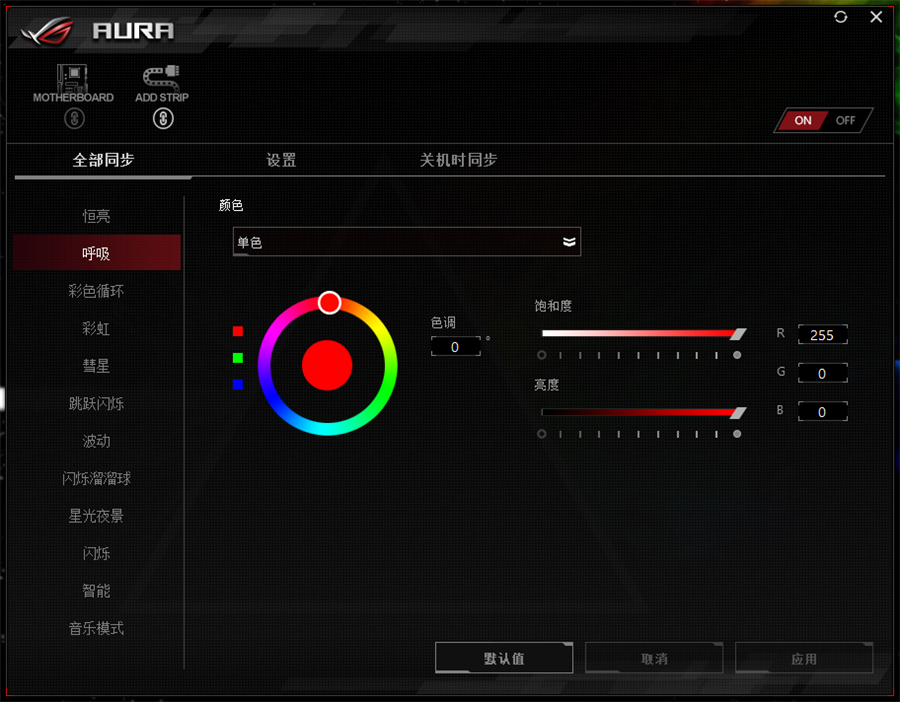Viewport: 900px width, 702px height.
Task: Select the 彩虹 lighting mode
Action: (96, 328)
